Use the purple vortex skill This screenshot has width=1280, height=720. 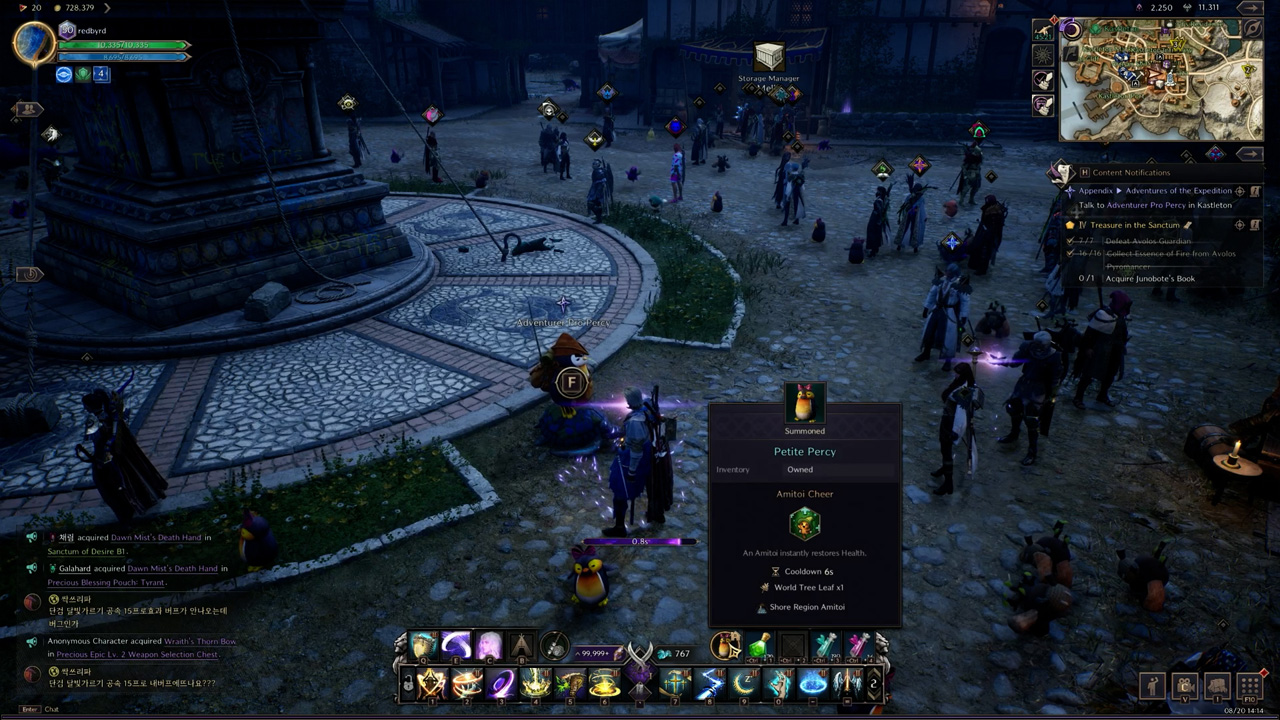[501, 684]
